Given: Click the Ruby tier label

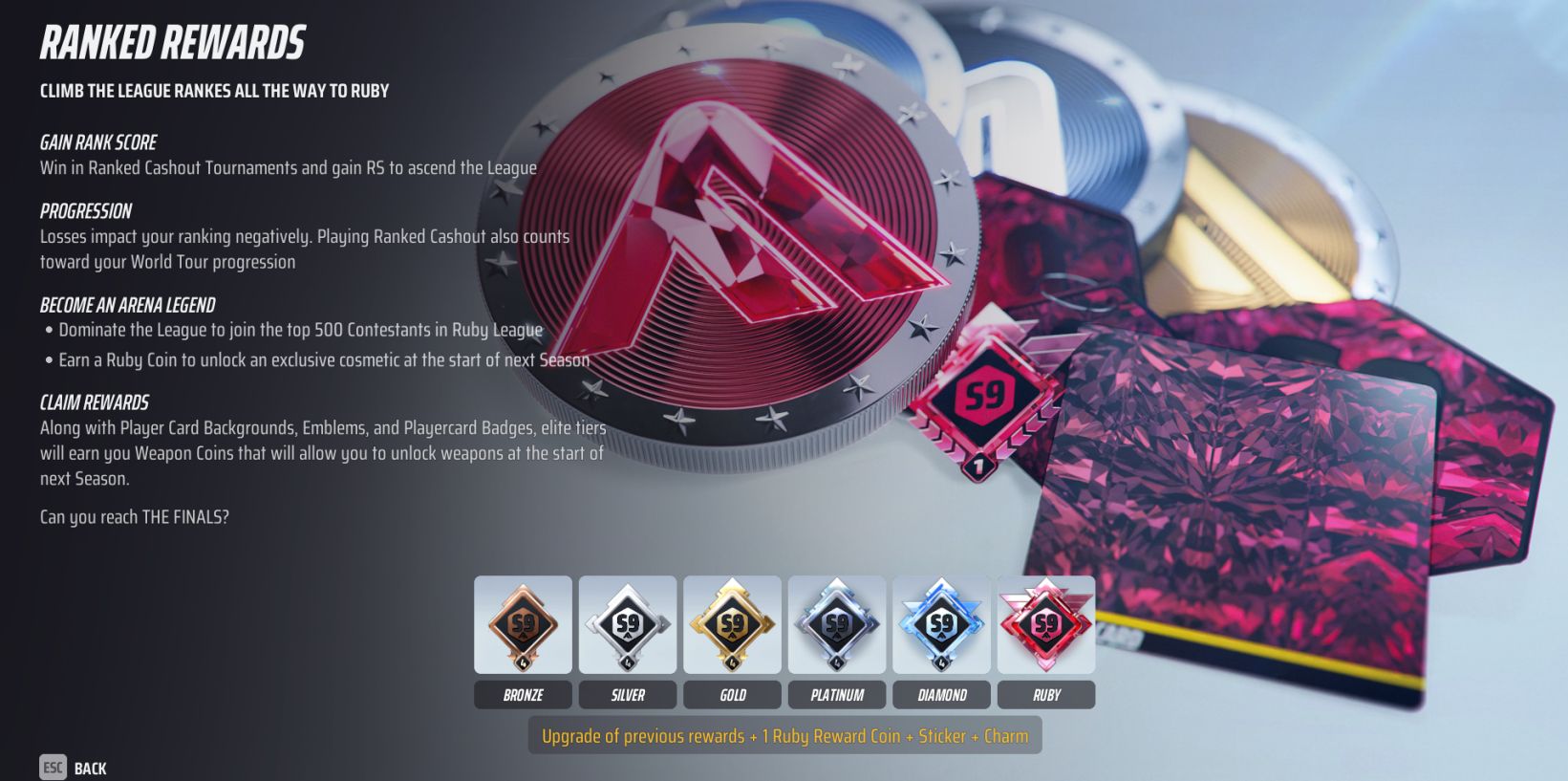Looking at the screenshot, I should click(x=1046, y=695).
